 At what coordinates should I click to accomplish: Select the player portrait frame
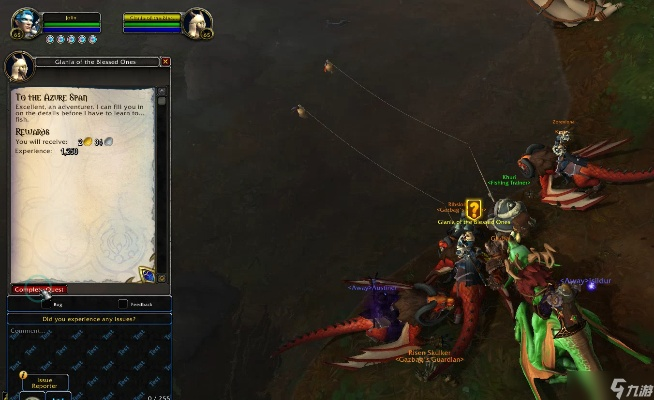25,23
